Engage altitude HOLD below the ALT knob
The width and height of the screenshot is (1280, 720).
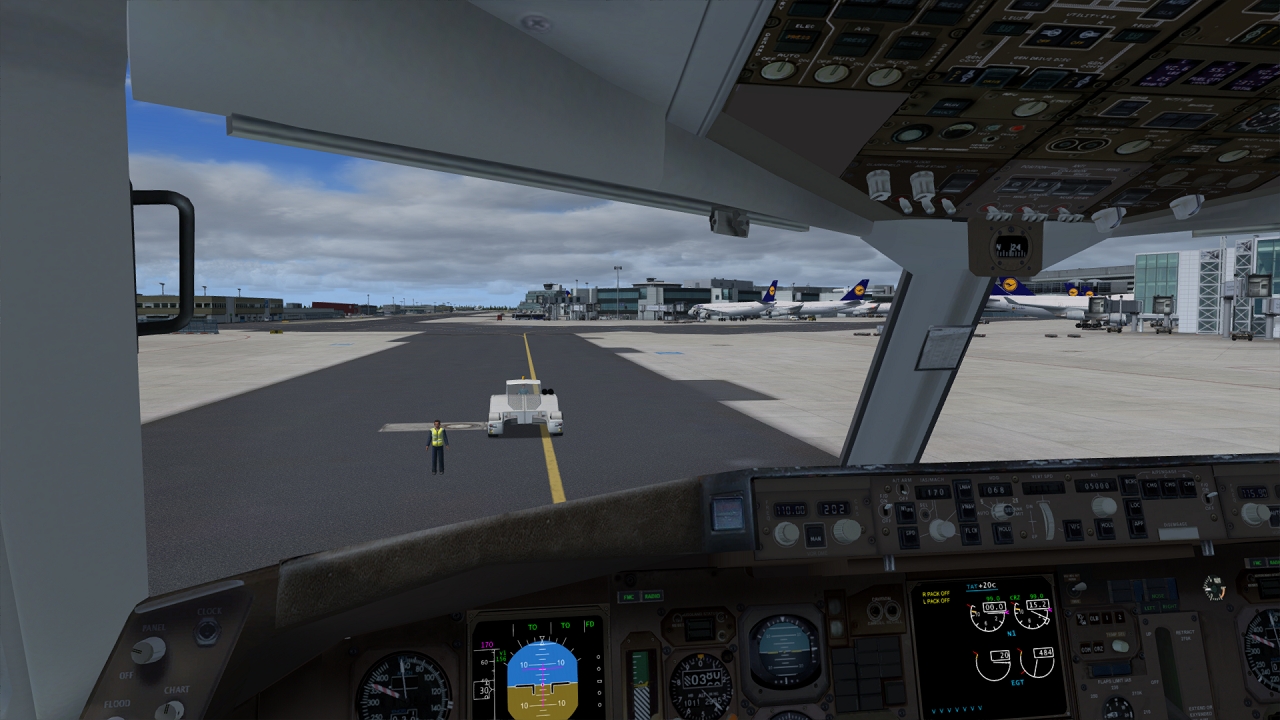1105,526
